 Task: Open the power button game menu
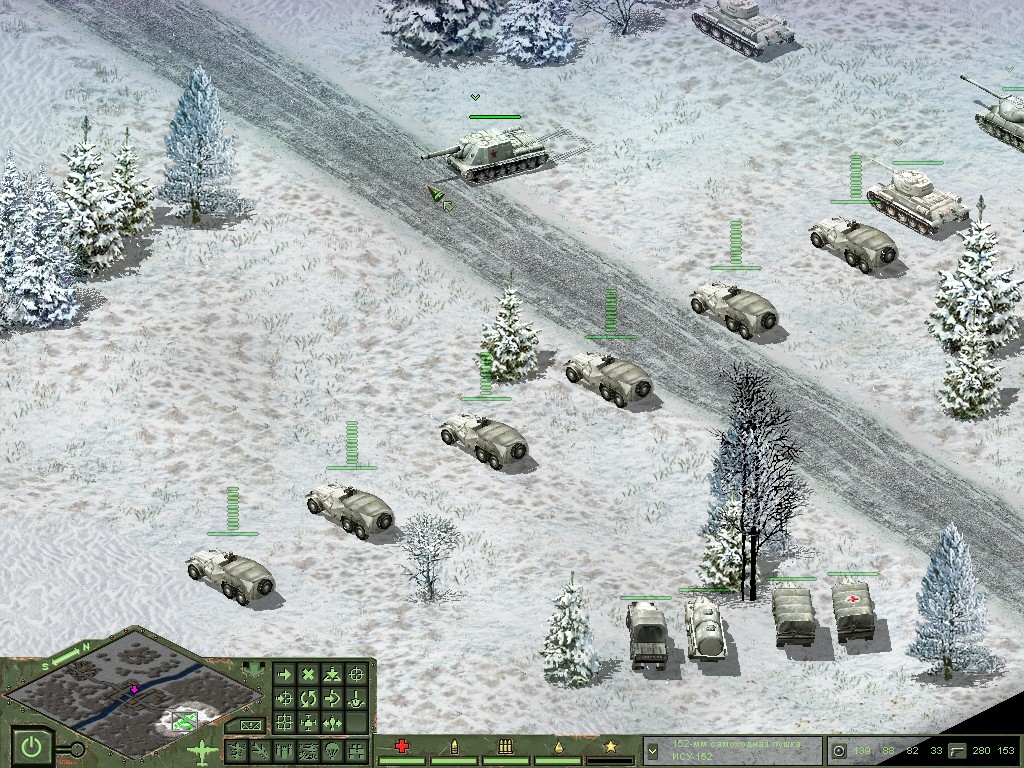33,745
